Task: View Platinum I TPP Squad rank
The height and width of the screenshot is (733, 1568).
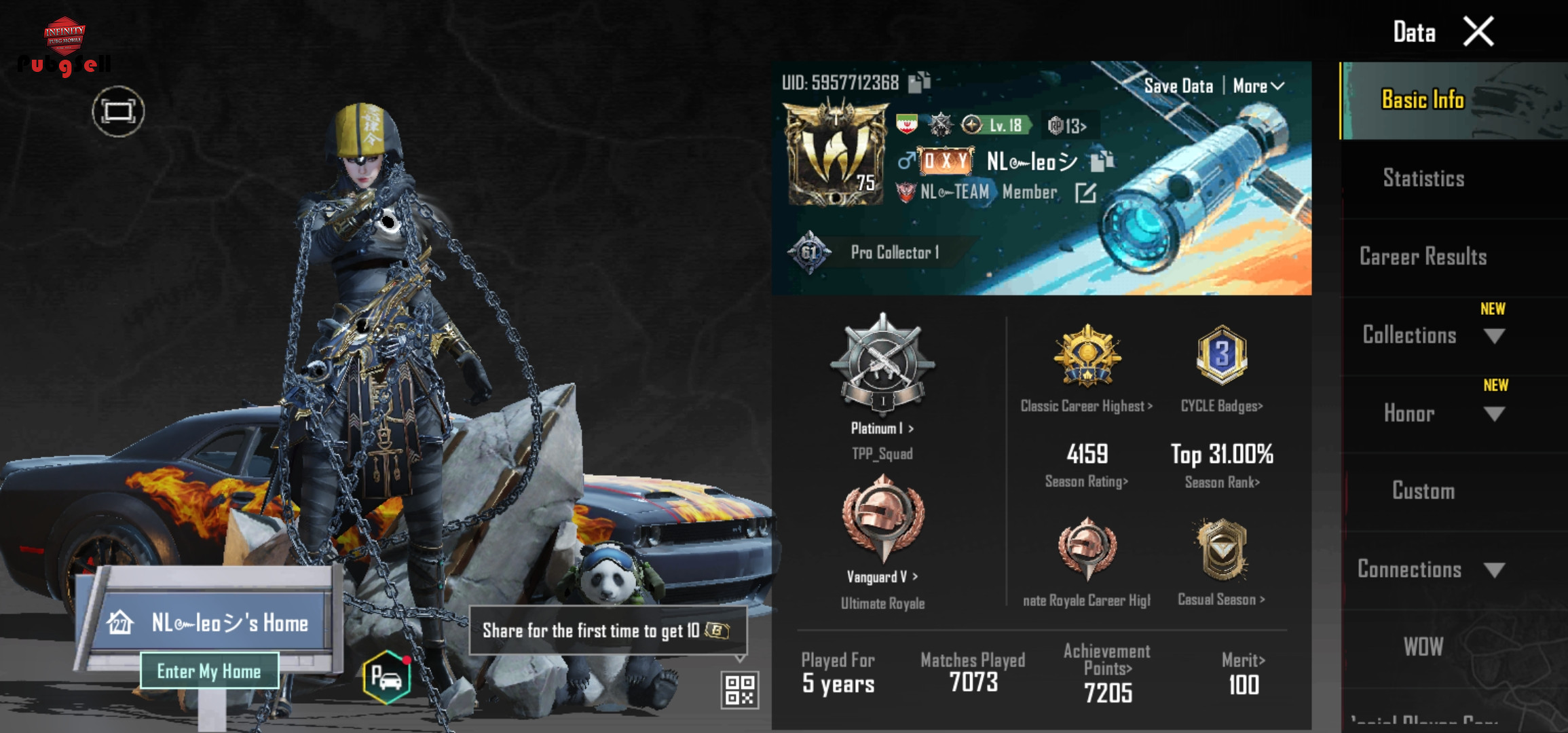Action: point(882,428)
